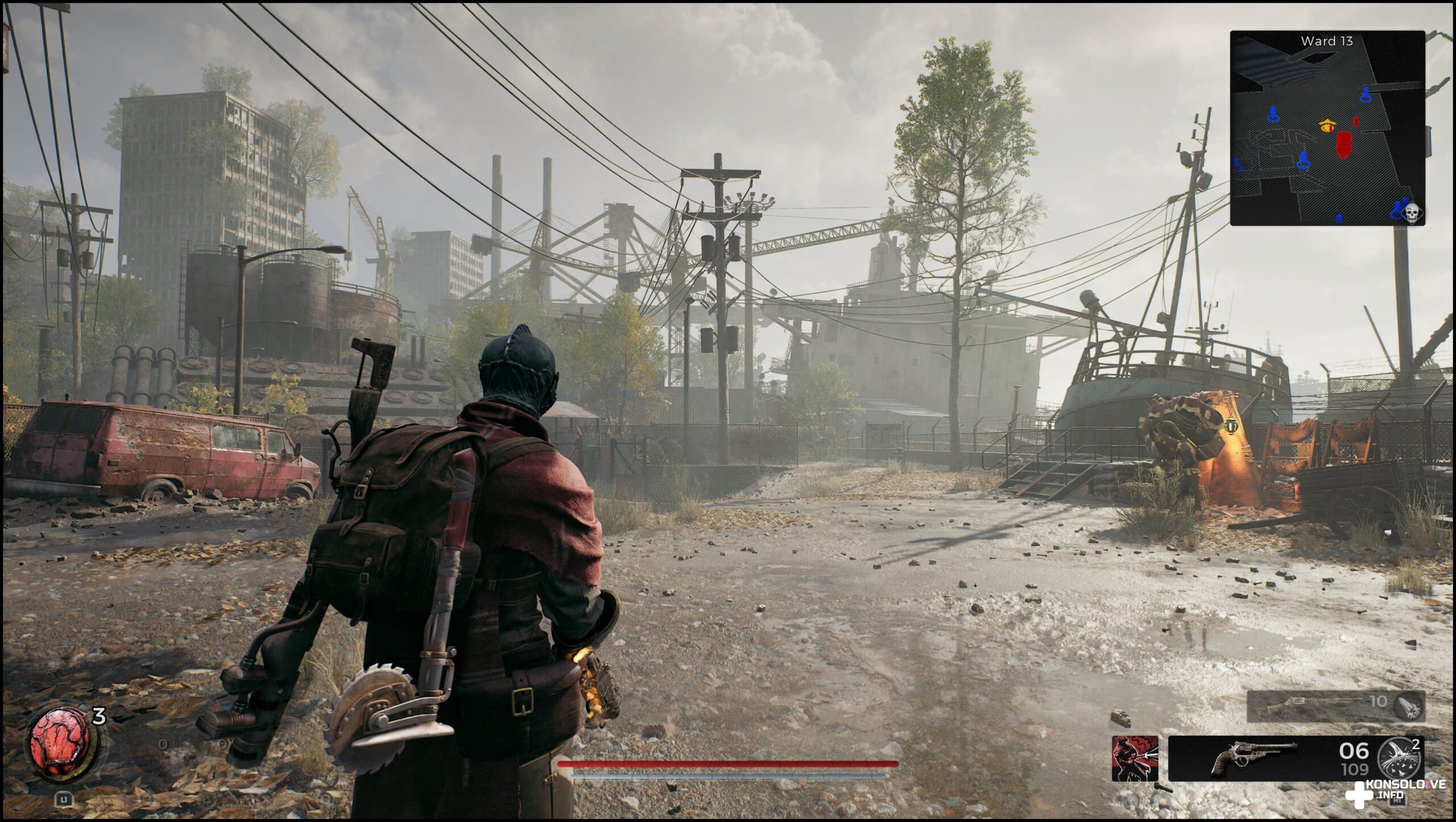Image resolution: width=1456 pixels, height=822 pixels.
Task: Activate the red archetype skill icon
Action: (1135, 758)
